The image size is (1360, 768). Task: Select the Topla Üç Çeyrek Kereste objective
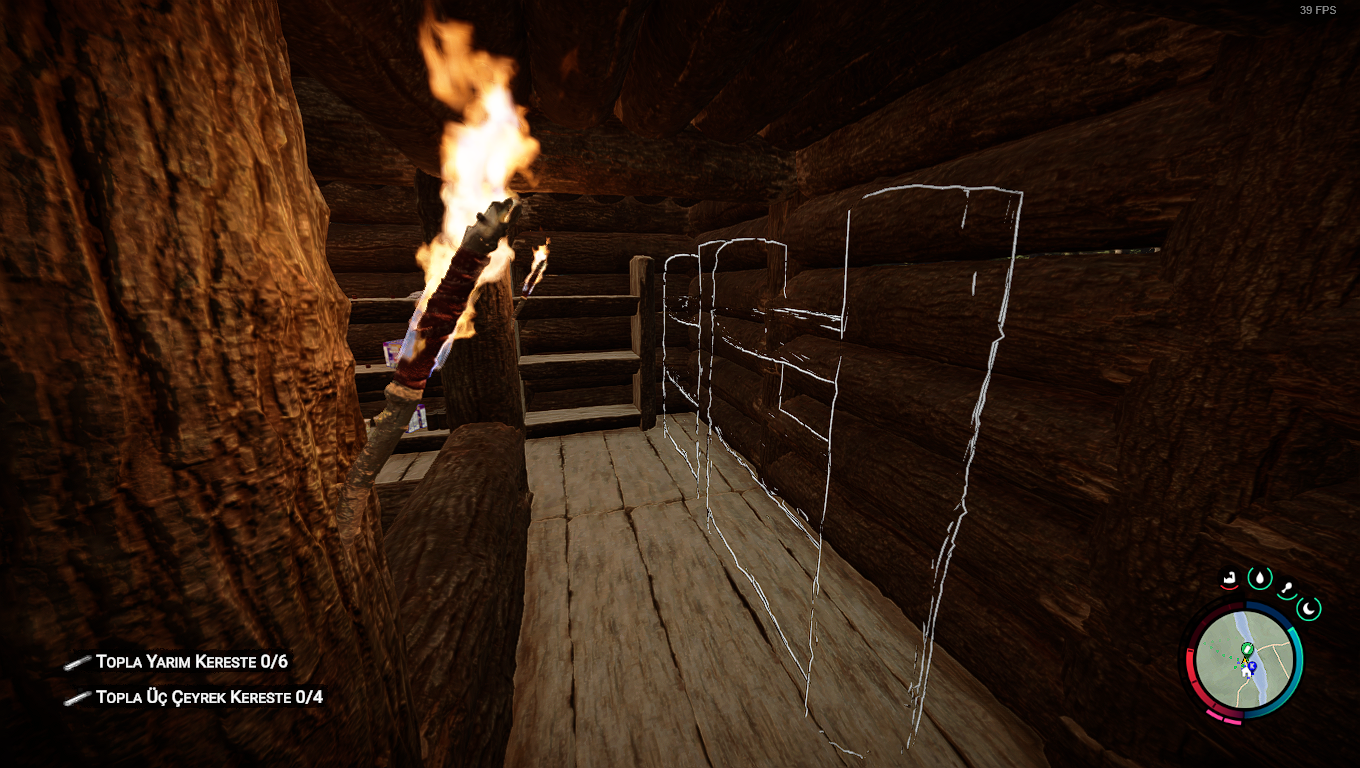click(209, 697)
